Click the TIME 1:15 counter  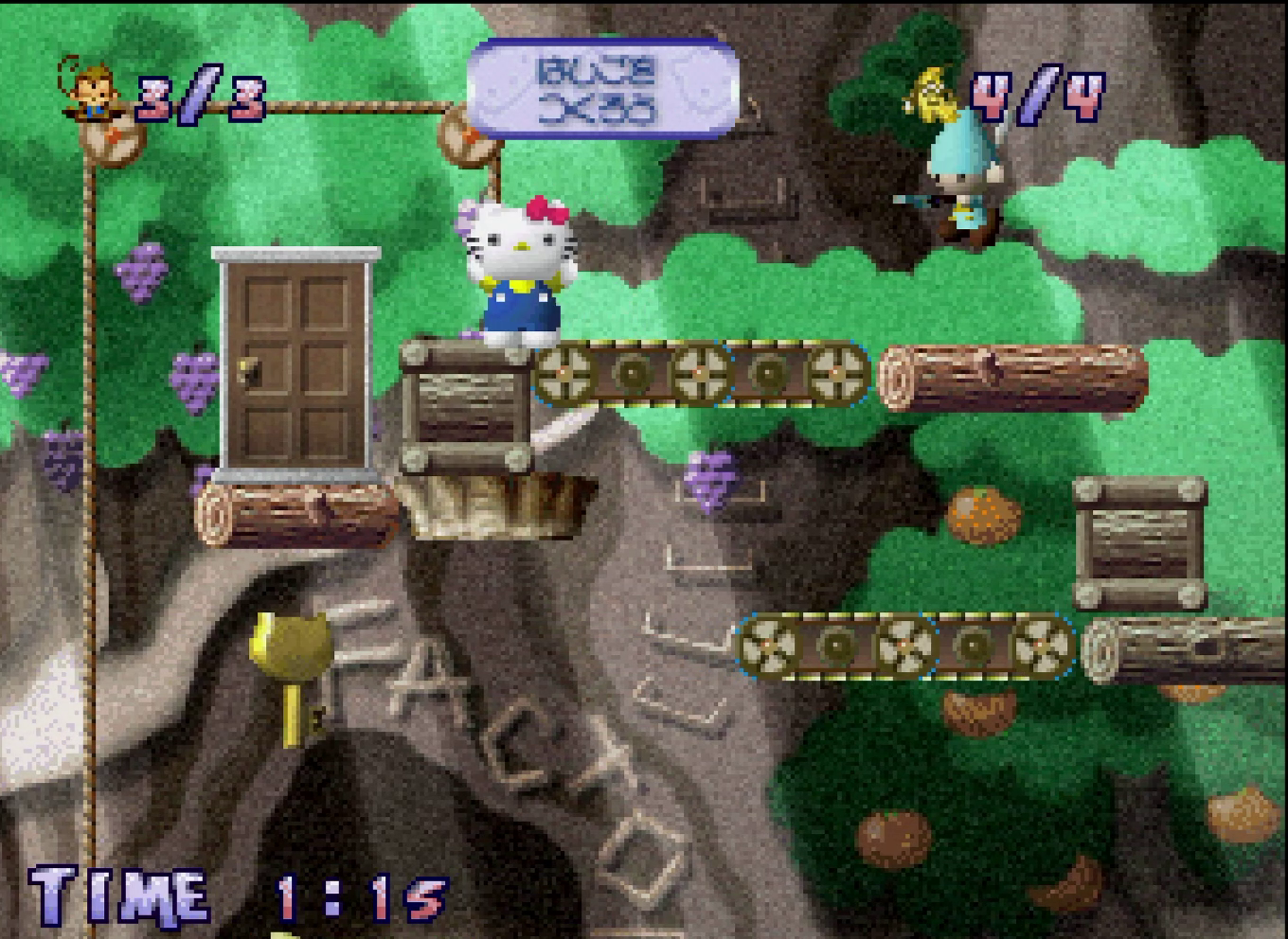[237, 895]
